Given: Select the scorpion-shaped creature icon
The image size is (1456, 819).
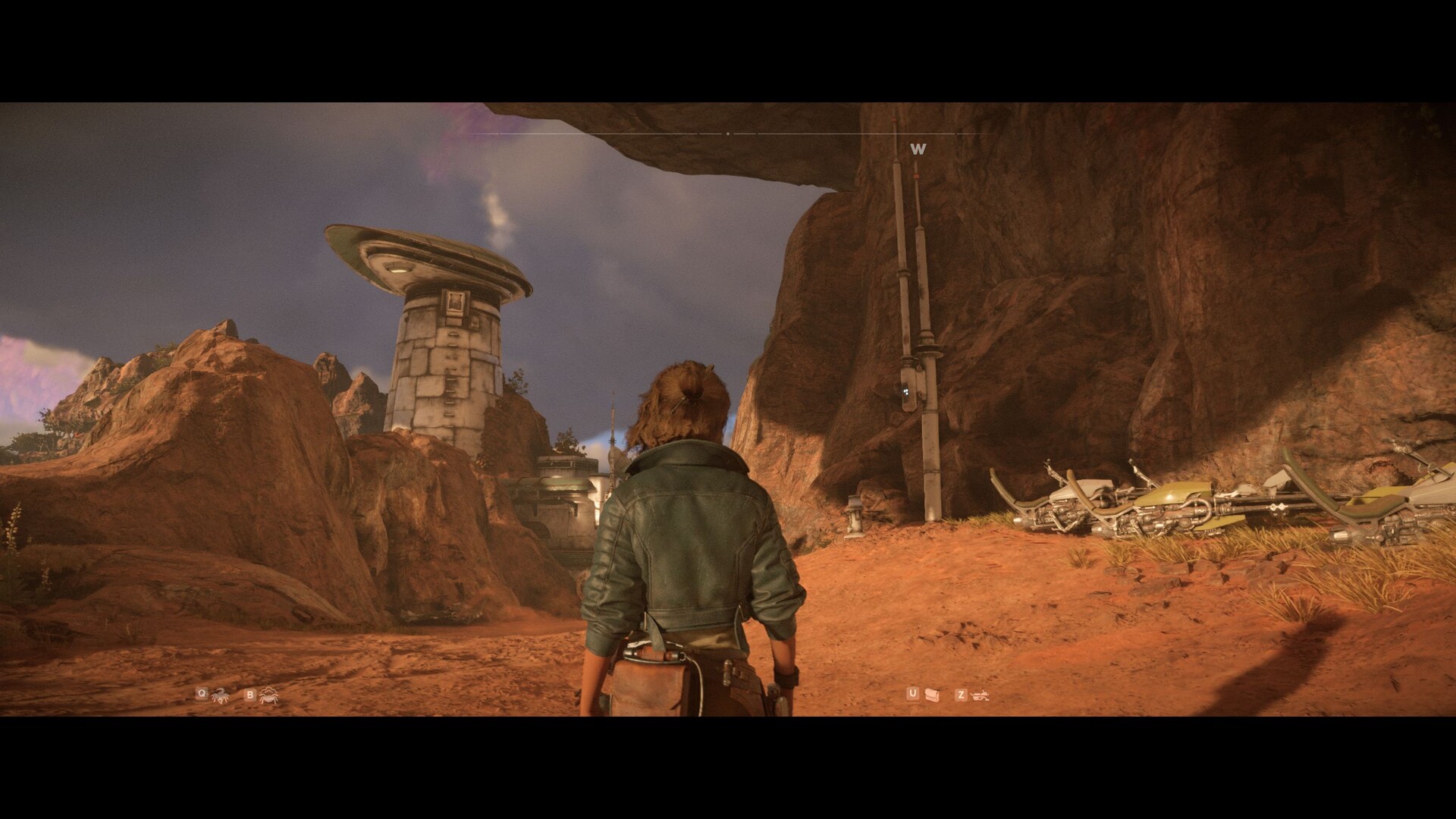Looking at the screenshot, I should pos(220,694).
